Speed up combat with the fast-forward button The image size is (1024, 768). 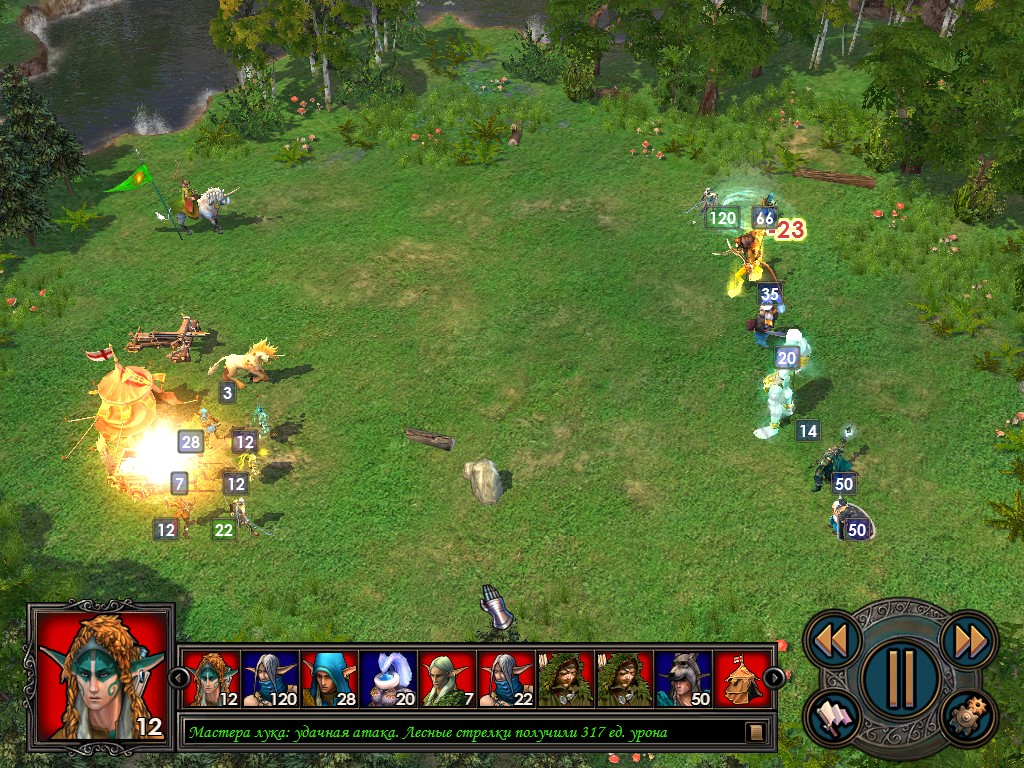pos(968,640)
